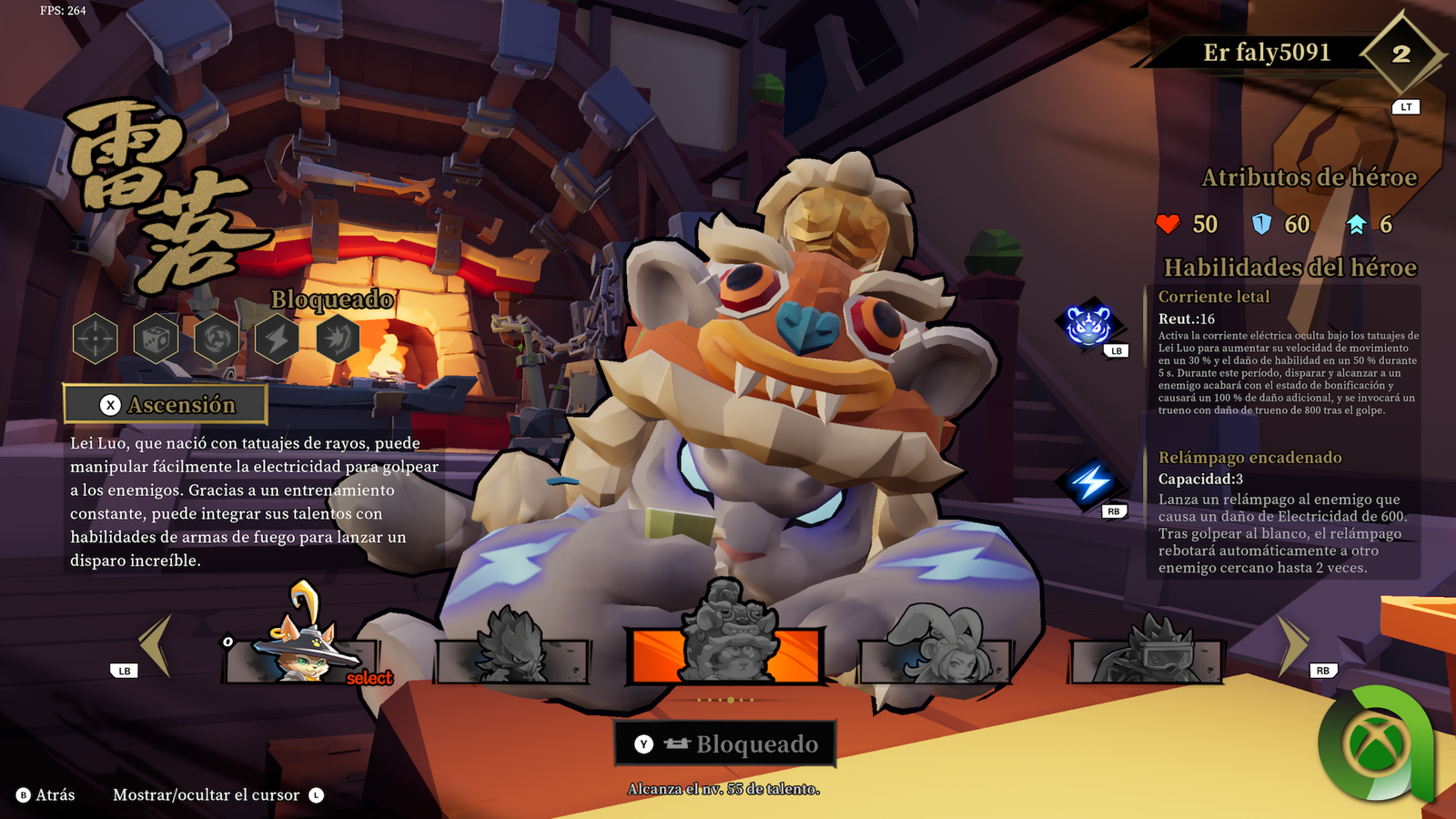Screen dimensions: 1456x819
Task: Show previous heroes with the left arrow
Action: click(157, 644)
